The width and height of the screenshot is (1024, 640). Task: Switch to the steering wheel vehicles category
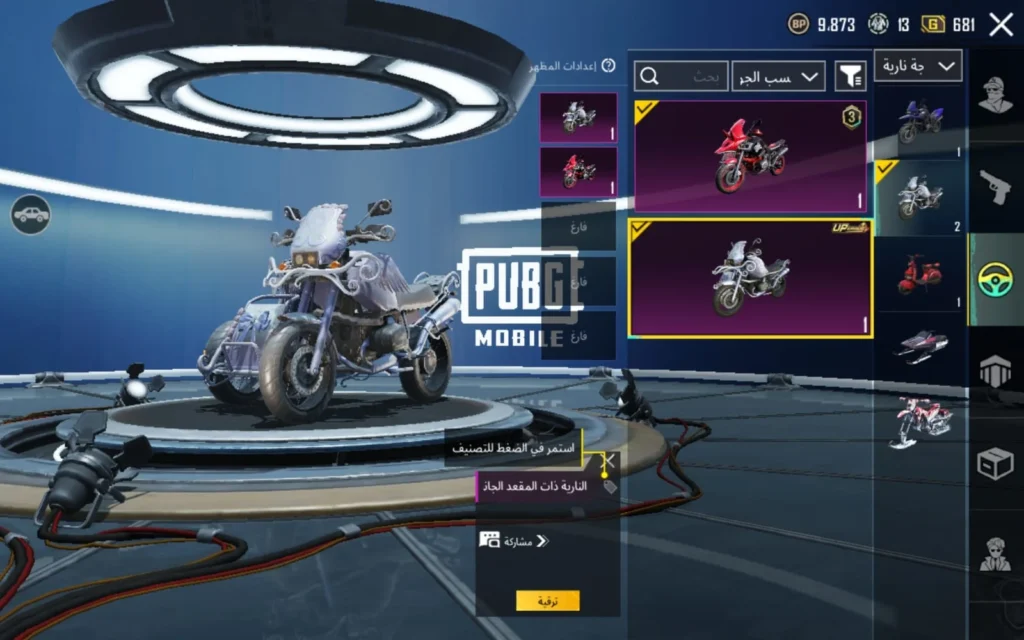pos(996,280)
